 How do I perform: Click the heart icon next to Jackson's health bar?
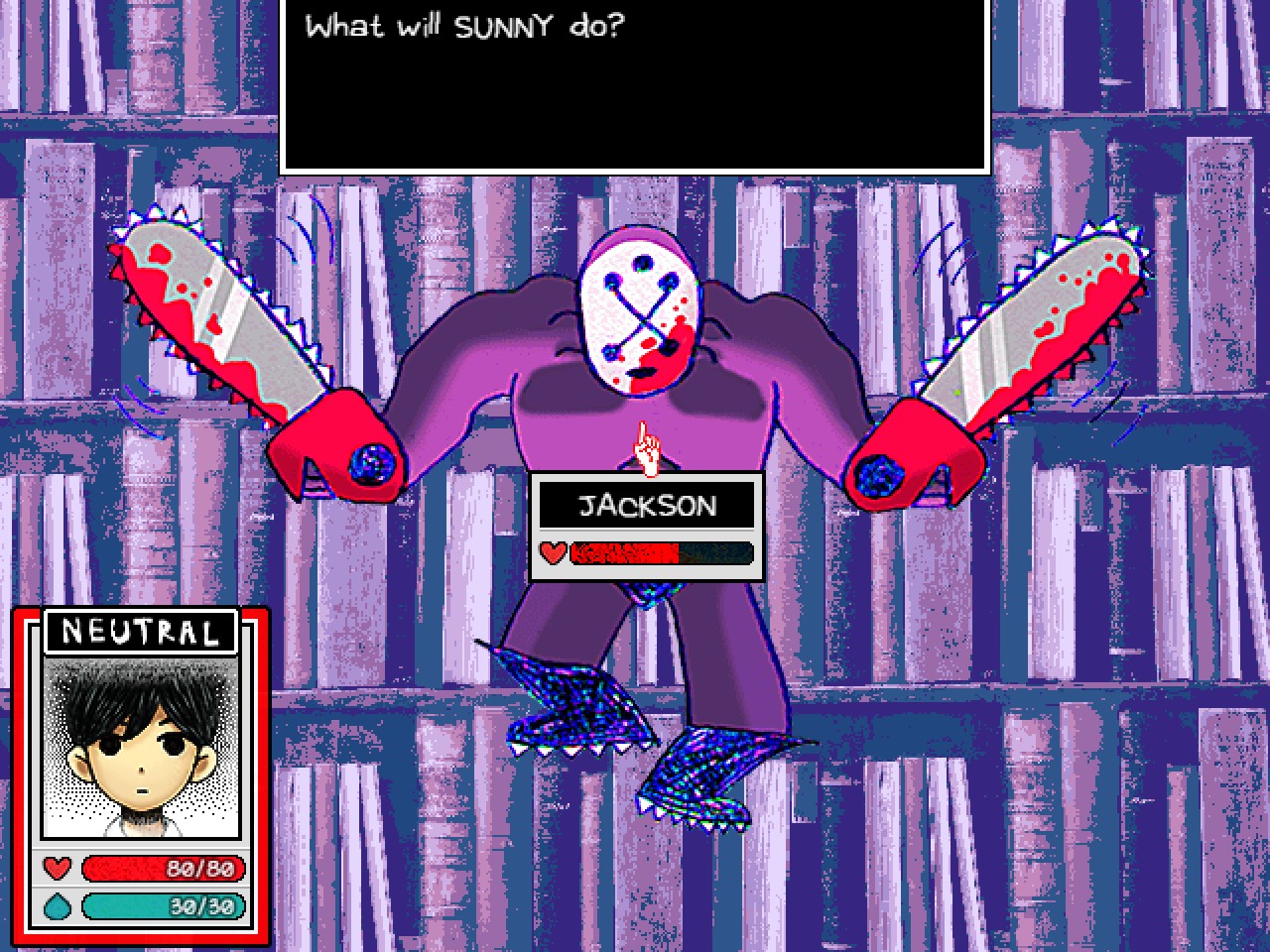pos(553,552)
